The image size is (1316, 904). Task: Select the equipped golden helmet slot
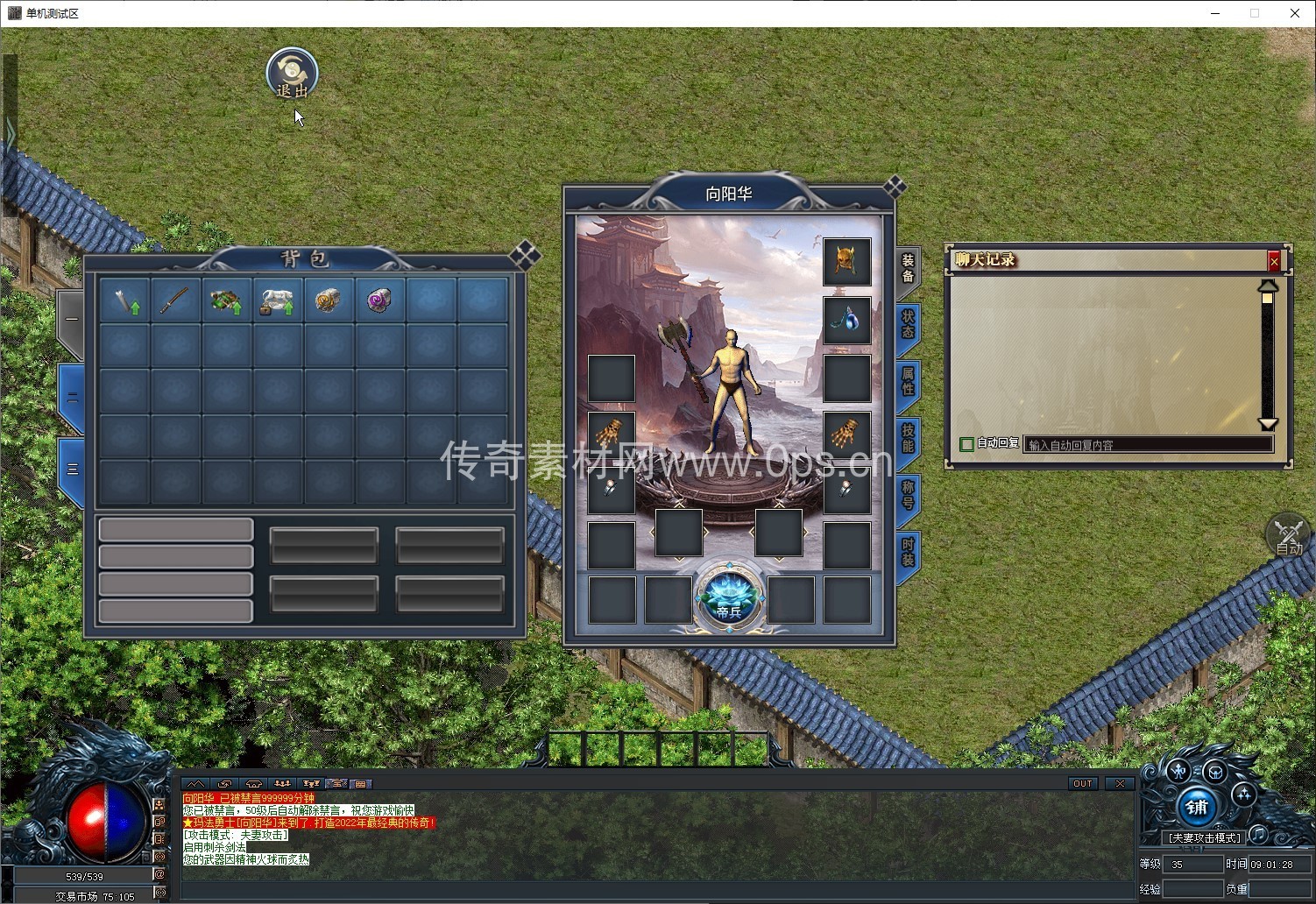tap(846, 261)
